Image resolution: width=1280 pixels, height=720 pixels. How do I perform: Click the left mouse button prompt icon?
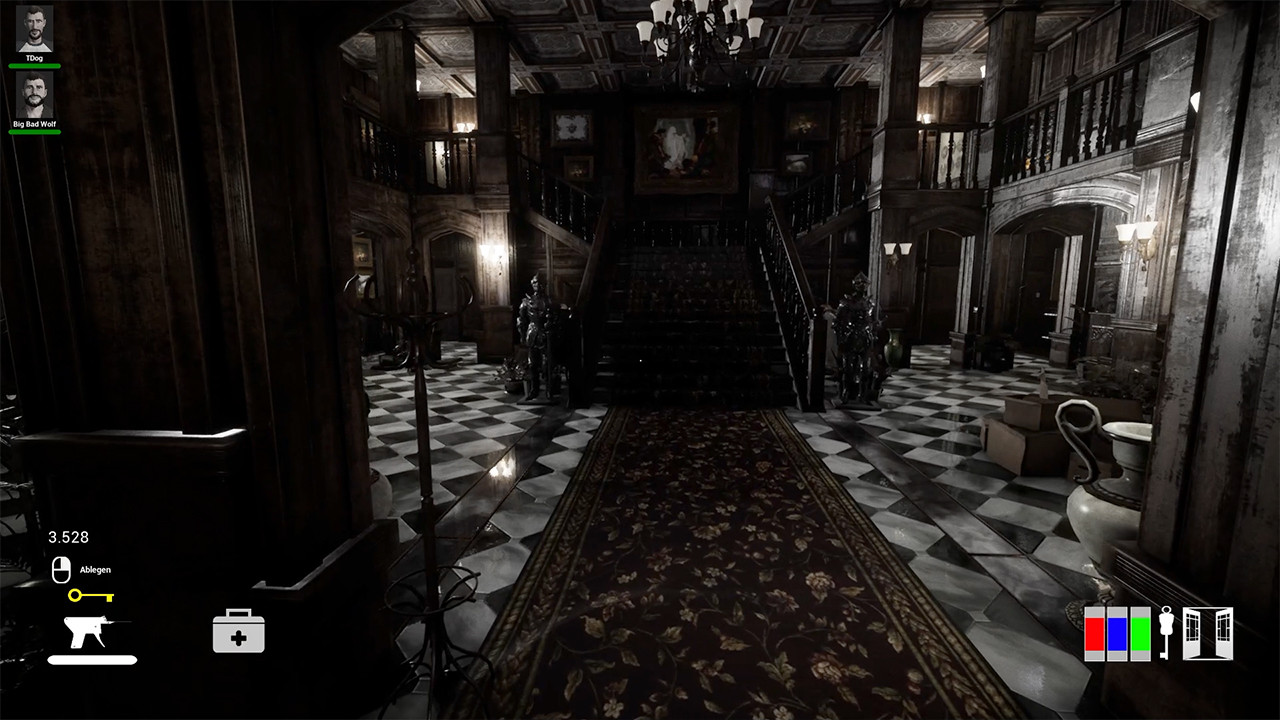[63, 568]
